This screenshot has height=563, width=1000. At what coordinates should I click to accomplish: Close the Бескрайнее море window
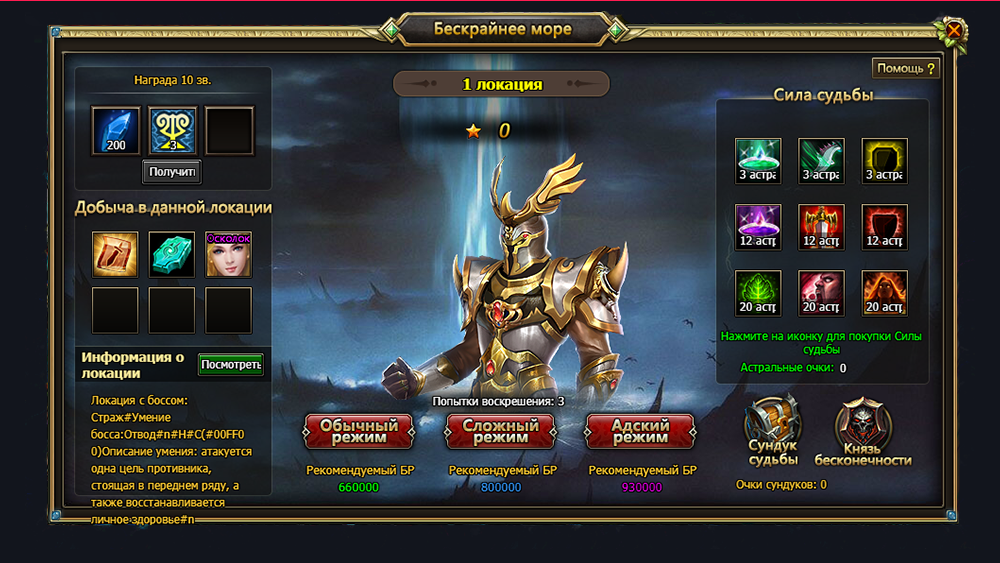954,31
